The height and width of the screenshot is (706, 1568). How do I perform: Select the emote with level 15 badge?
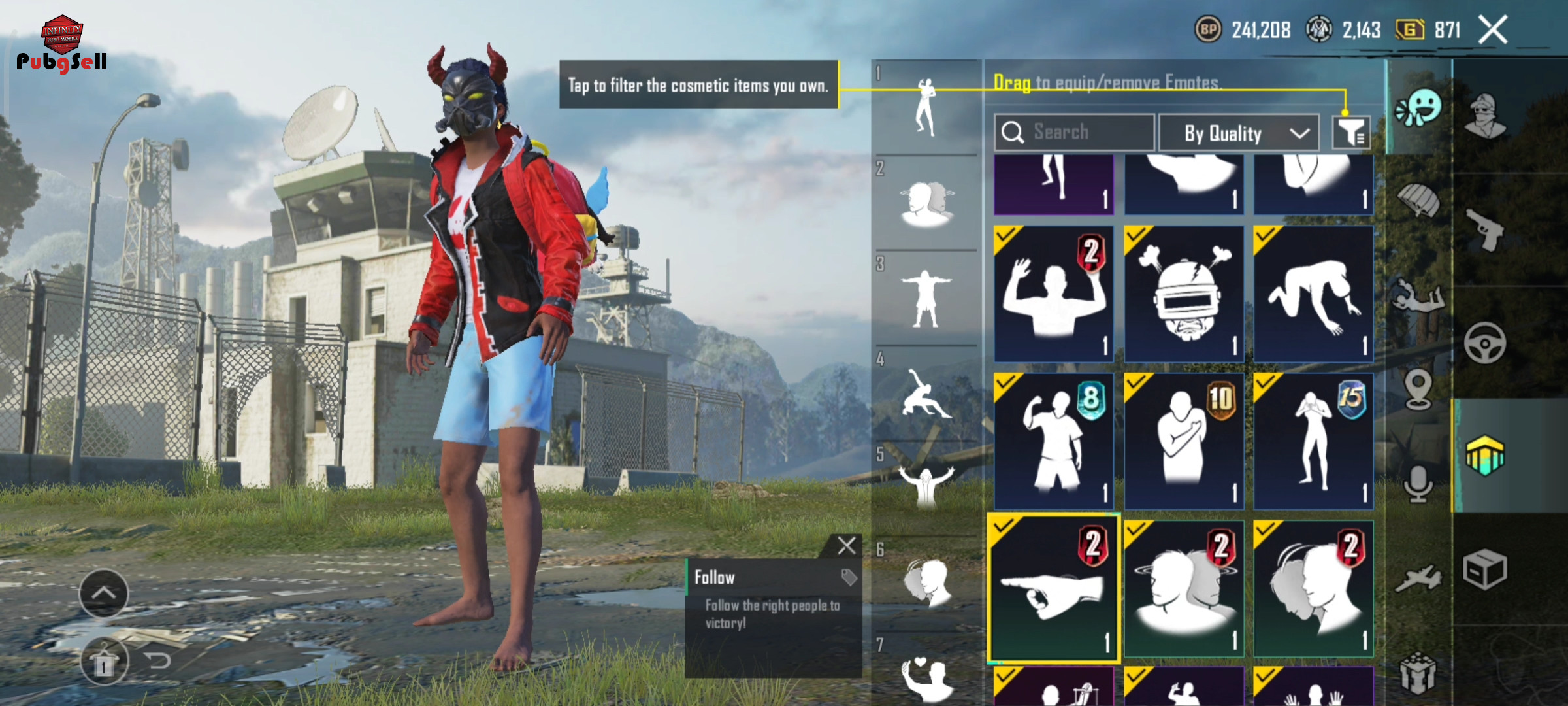pyautogui.click(x=1313, y=441)
